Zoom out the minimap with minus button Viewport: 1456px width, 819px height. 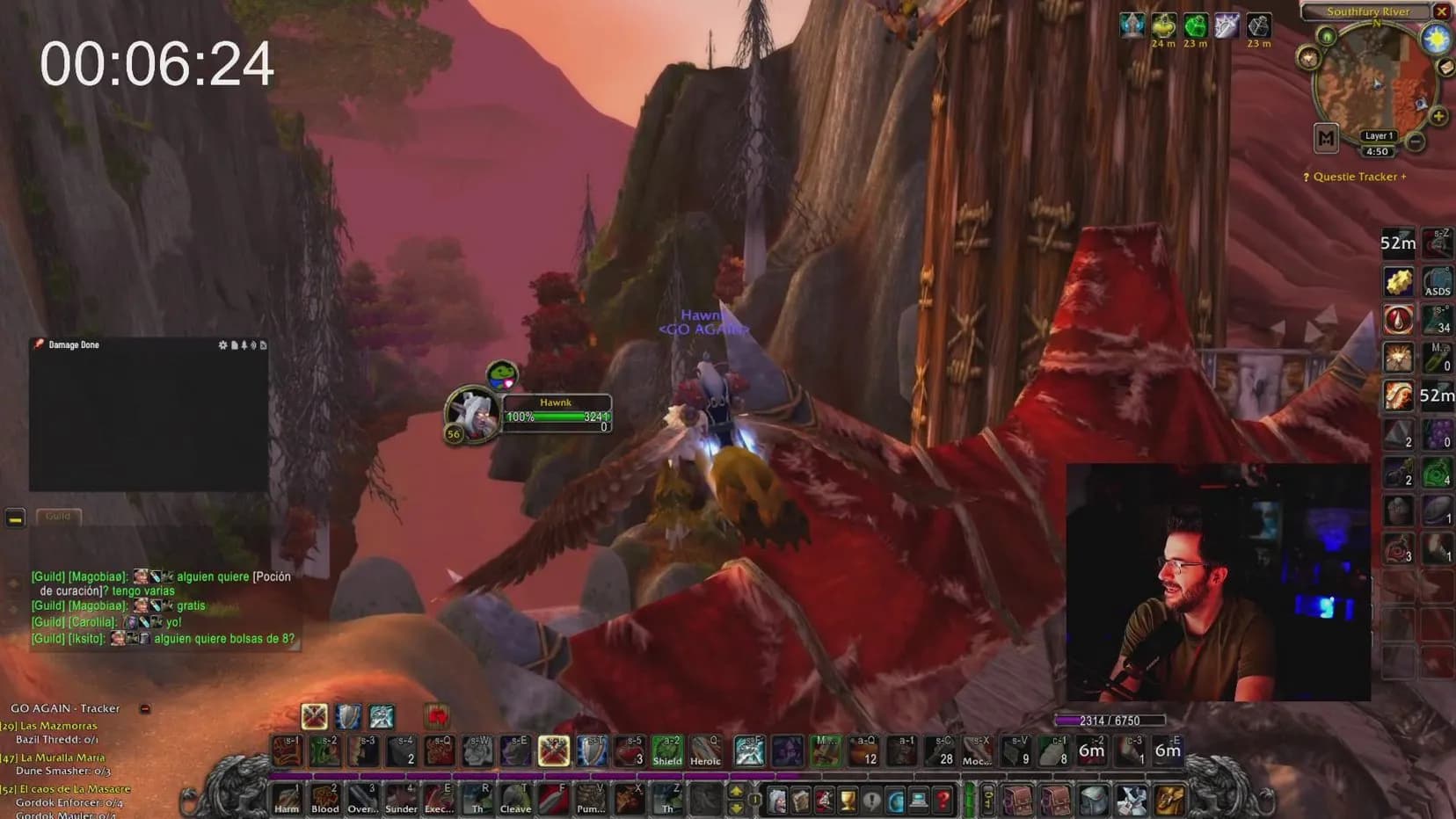point(1416,141)
